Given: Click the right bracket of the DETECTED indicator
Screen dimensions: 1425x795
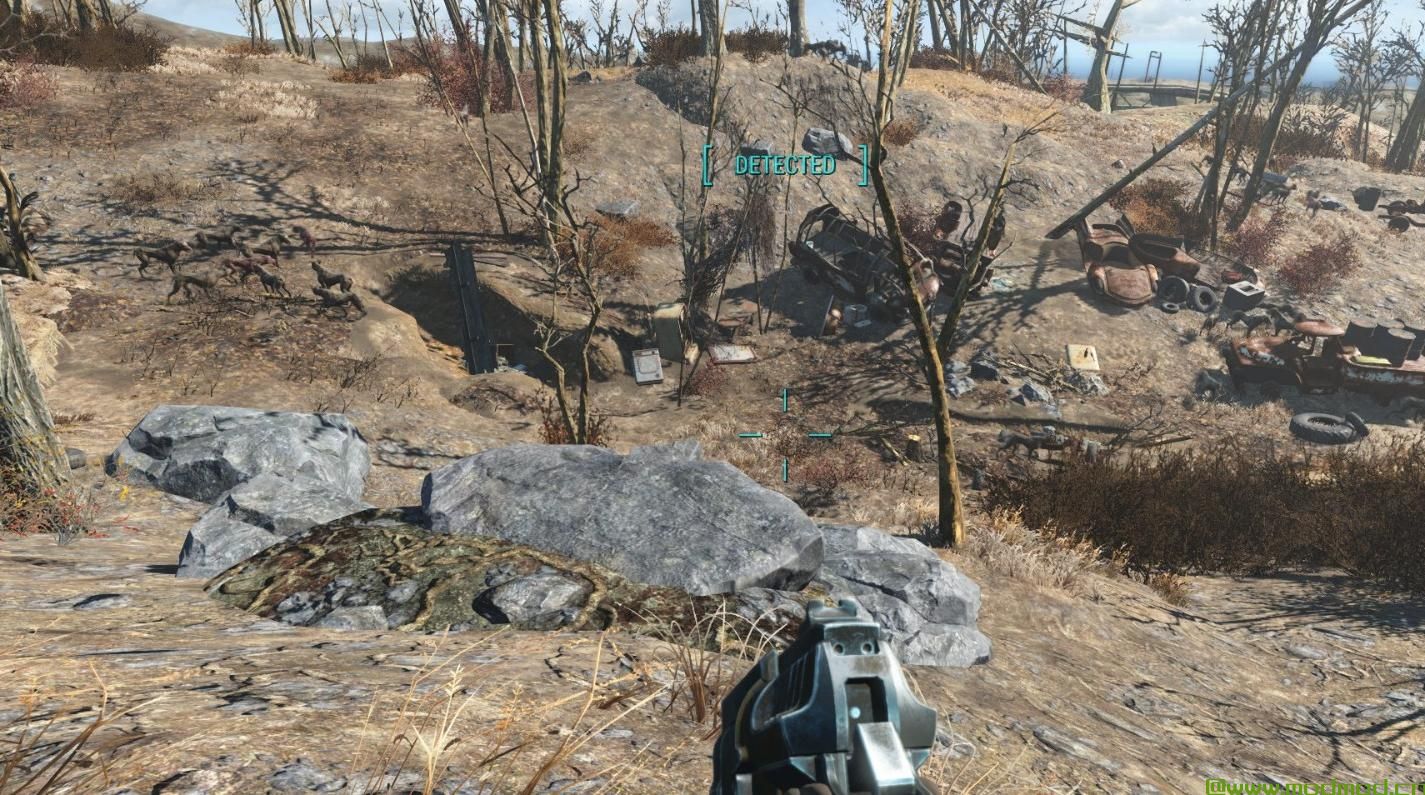Looking at the screenshot, I should pyautogui.click(x=863, y=165).
